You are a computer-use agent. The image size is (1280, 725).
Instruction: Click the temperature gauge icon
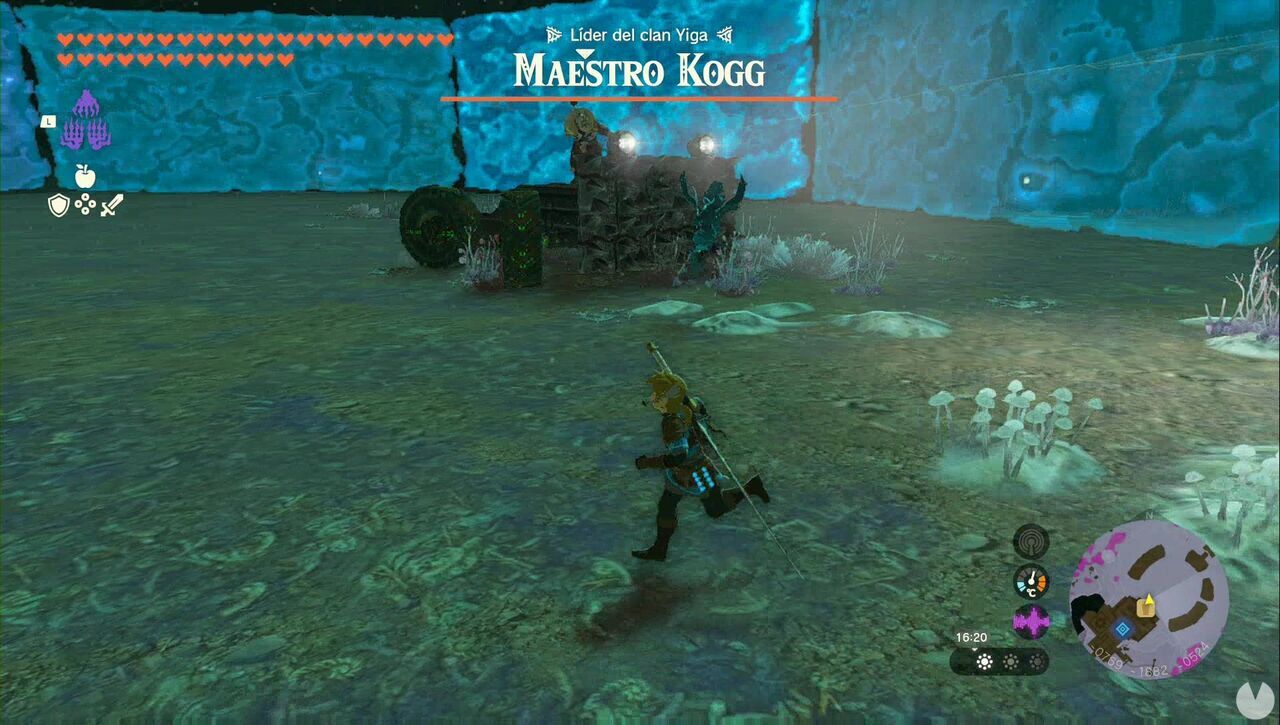pyautogui.click(x=1031, y=580)
